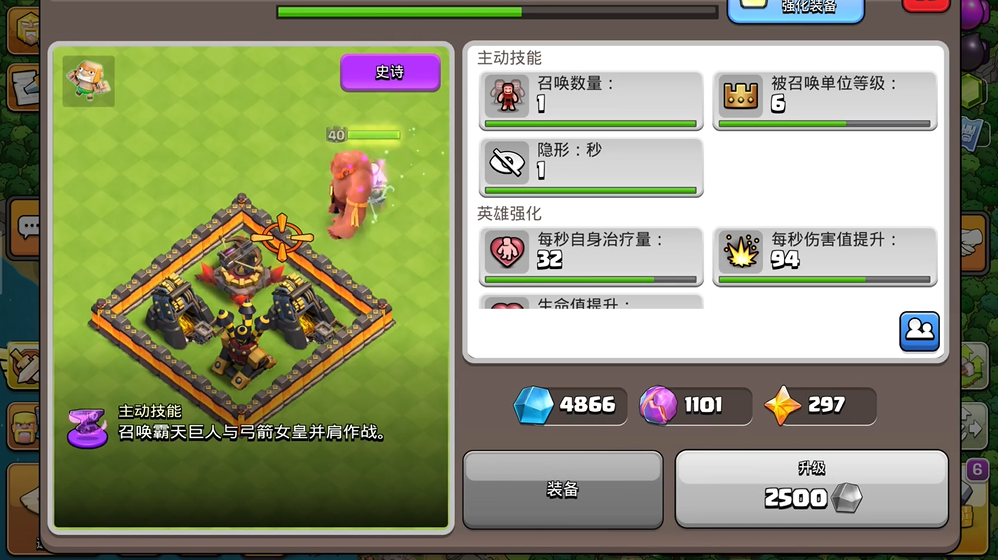Select the 召唤数量 stat panel
Viewport: 998px width, 560px height.
pyautogui.click(x=591, y=100)
